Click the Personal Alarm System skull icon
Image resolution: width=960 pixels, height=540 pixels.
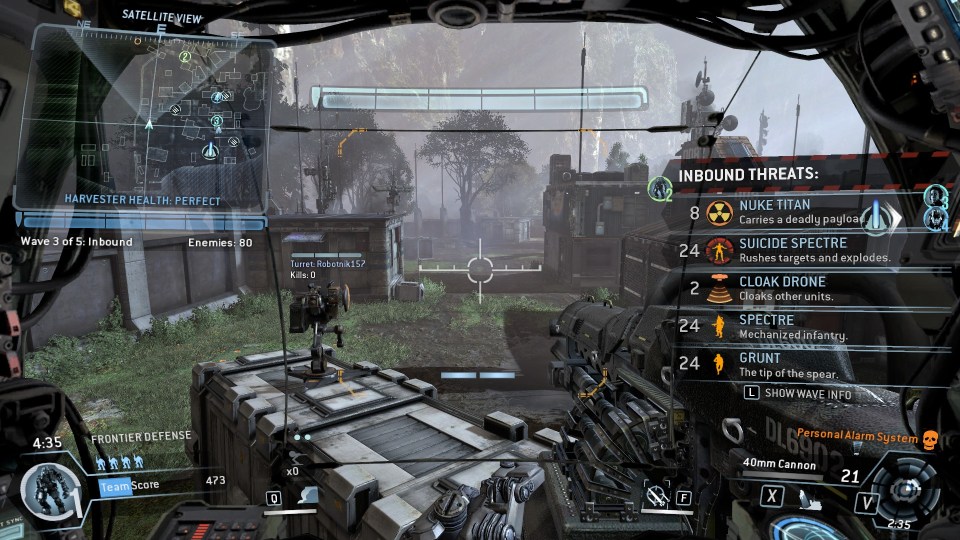929,439
